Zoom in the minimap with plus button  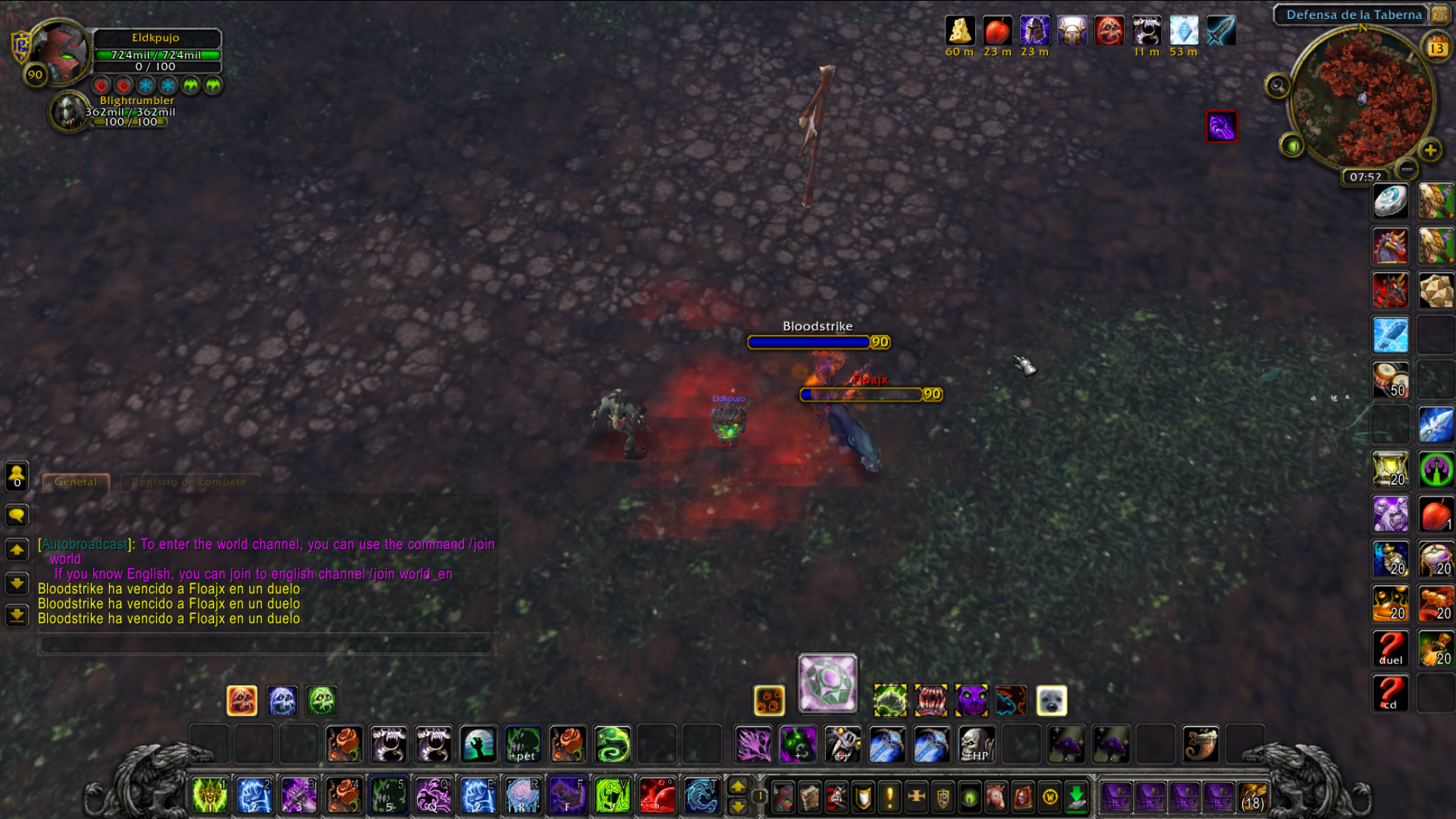[x=1430, y=150]
